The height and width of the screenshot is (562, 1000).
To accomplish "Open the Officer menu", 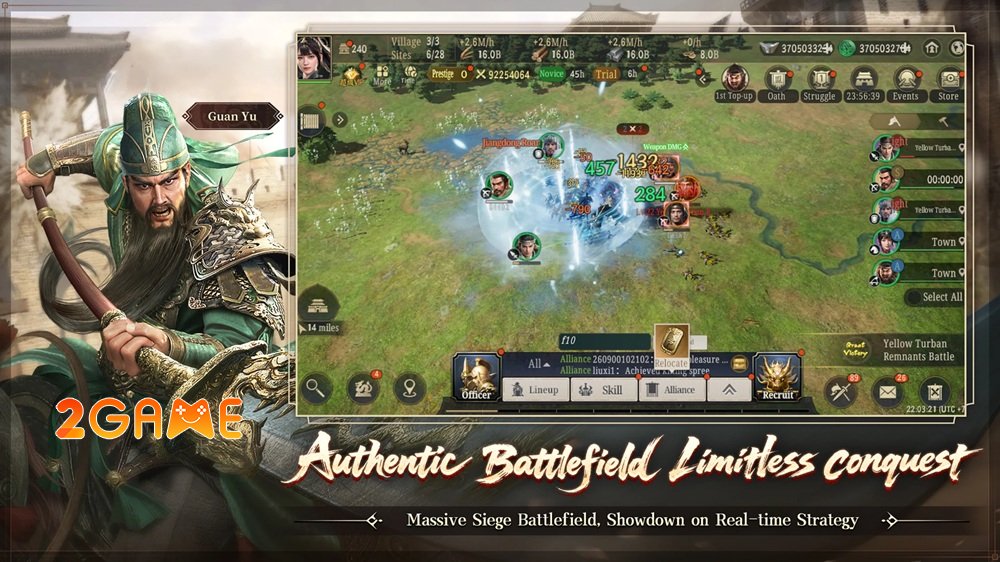I will click(x=475, y=378).
